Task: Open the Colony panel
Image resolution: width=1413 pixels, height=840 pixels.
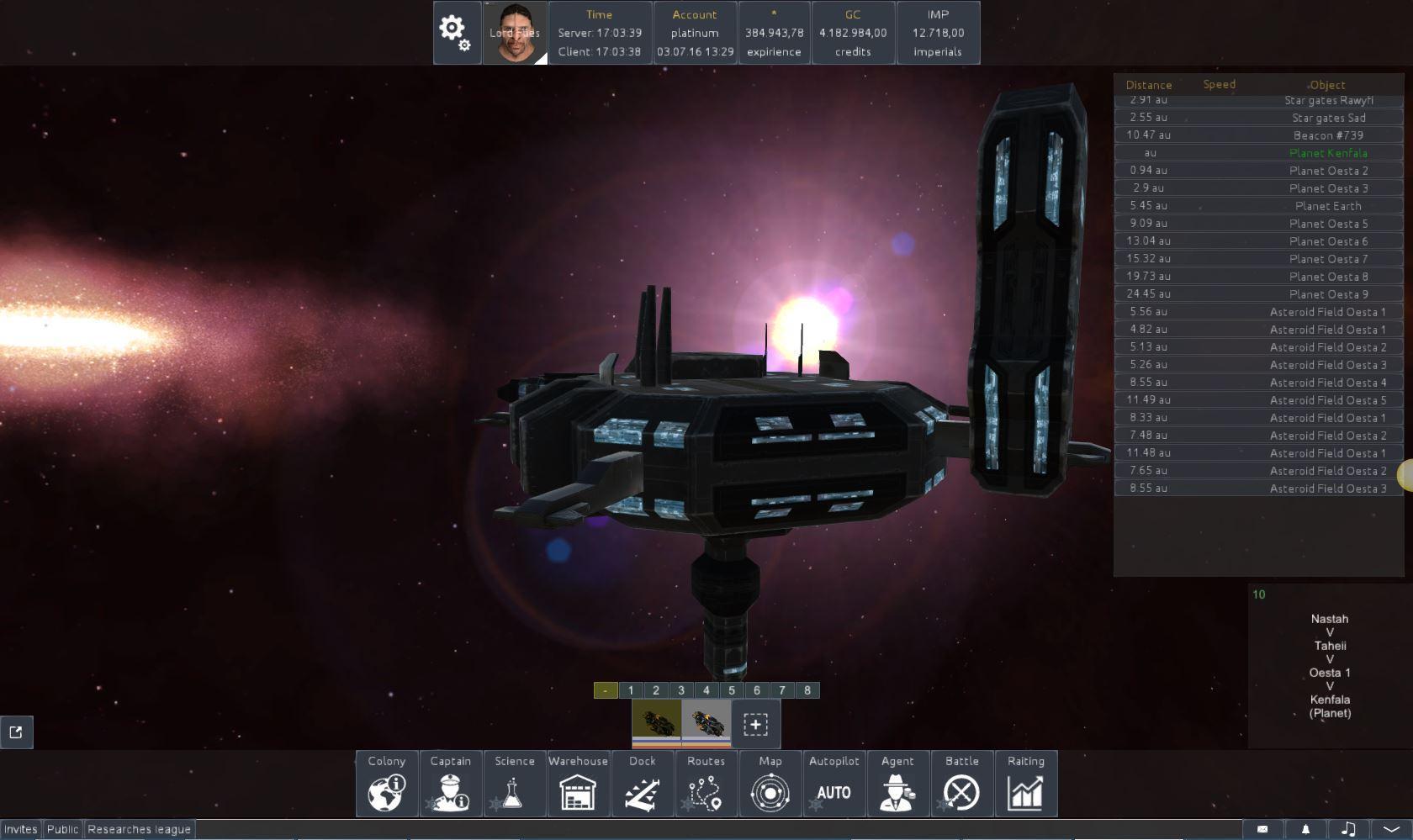Action: [x=385, y=784]
